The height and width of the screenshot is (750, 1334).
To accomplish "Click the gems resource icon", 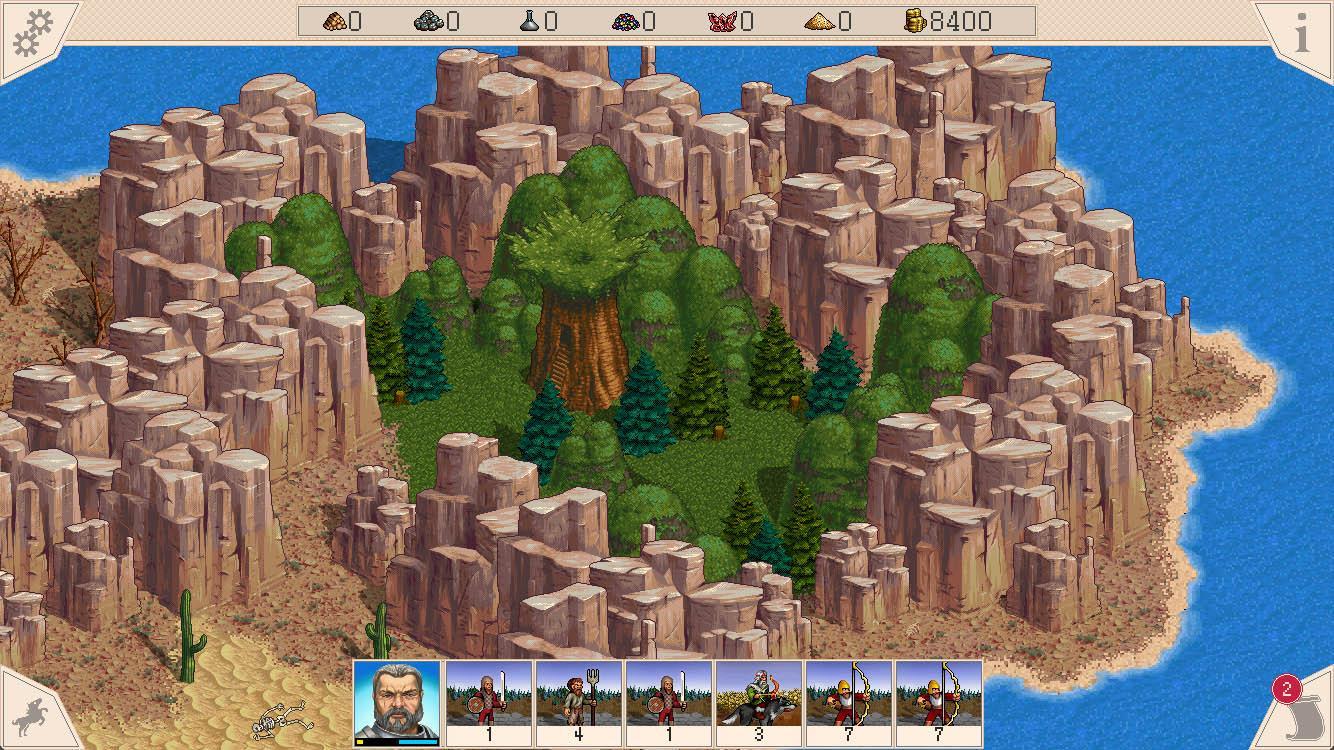I will (x=628, y=22).
